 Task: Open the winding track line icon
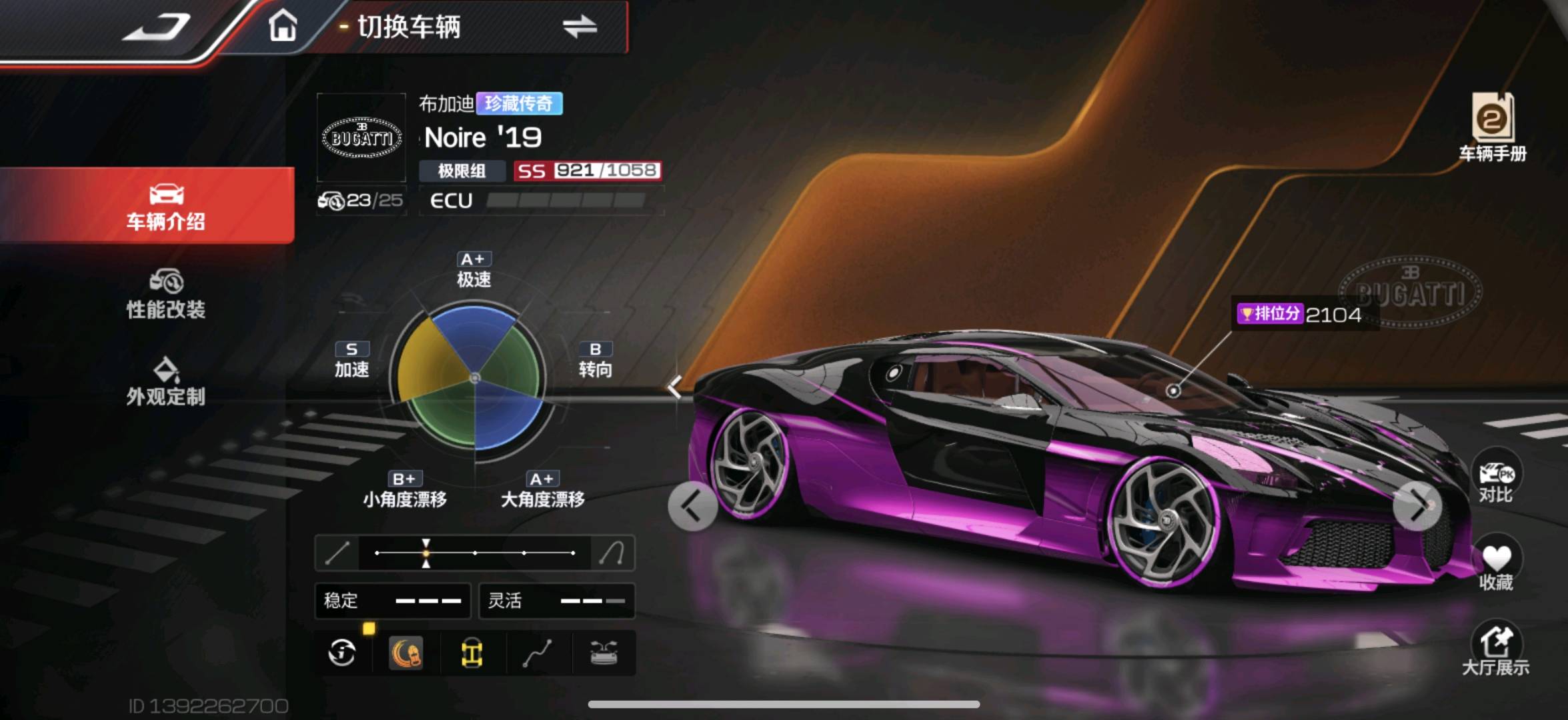538,653
